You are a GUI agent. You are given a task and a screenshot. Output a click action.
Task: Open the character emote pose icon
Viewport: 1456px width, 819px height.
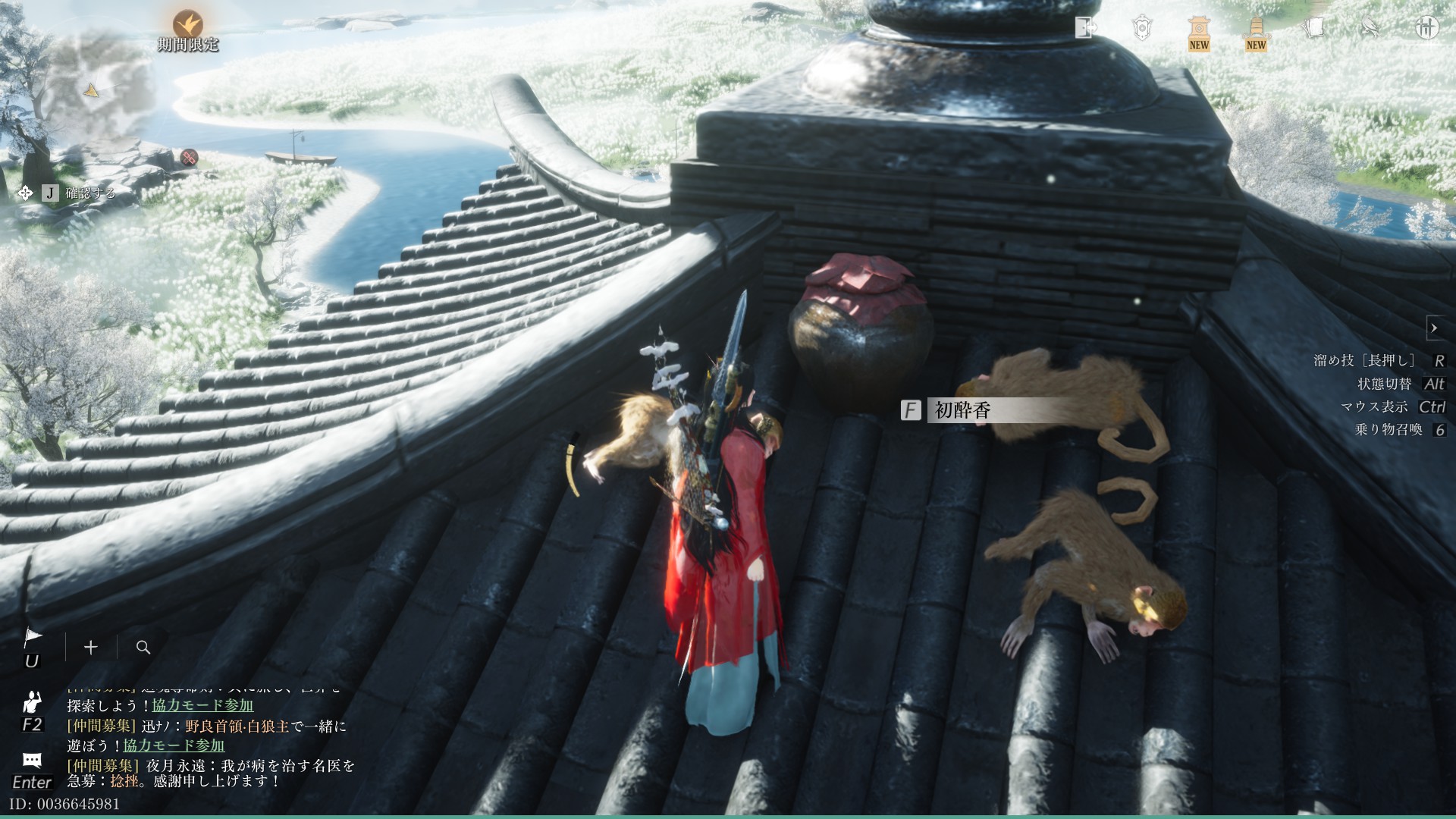(32, 701)
